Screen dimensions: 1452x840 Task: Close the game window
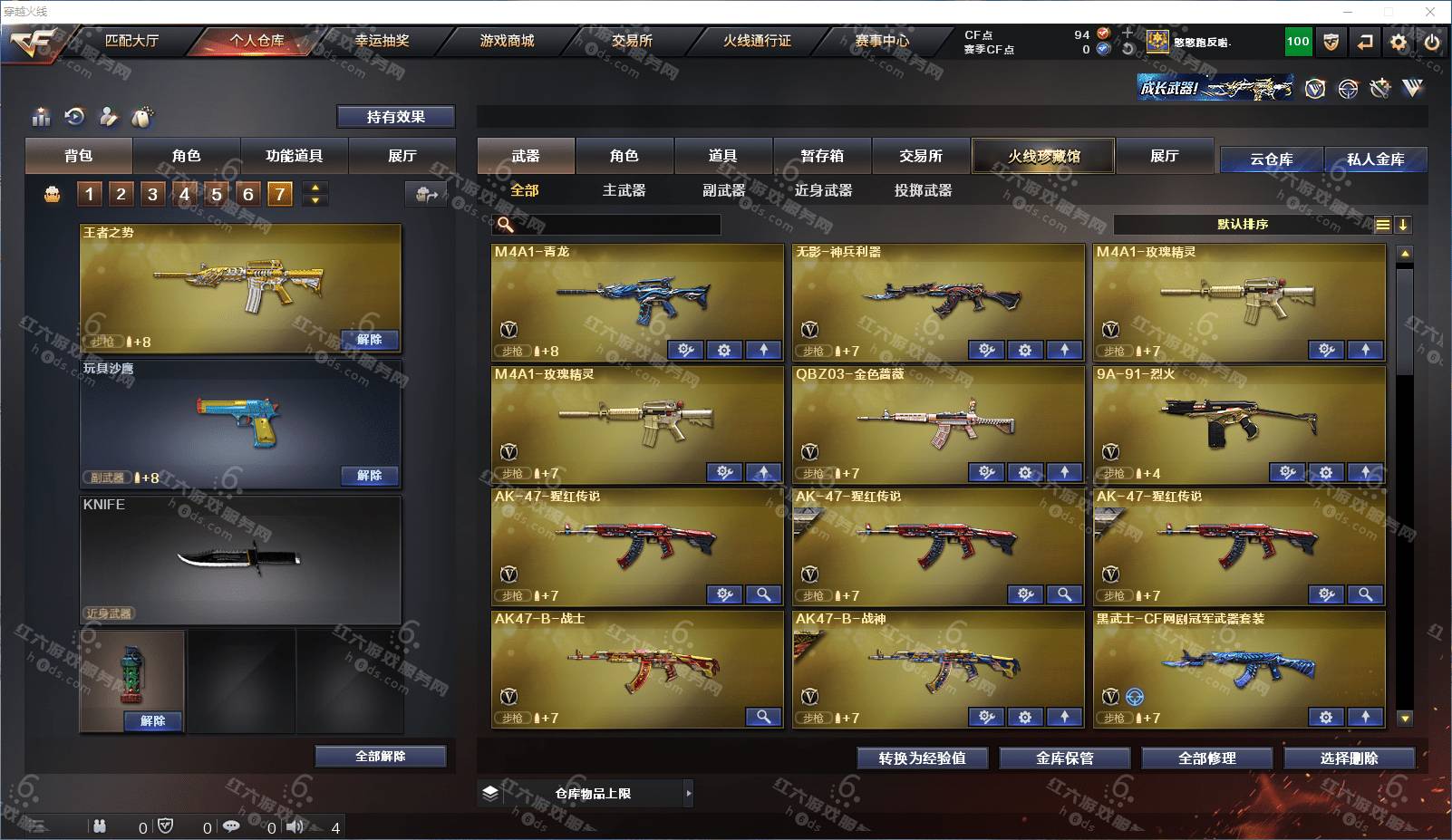(1430, 12)
